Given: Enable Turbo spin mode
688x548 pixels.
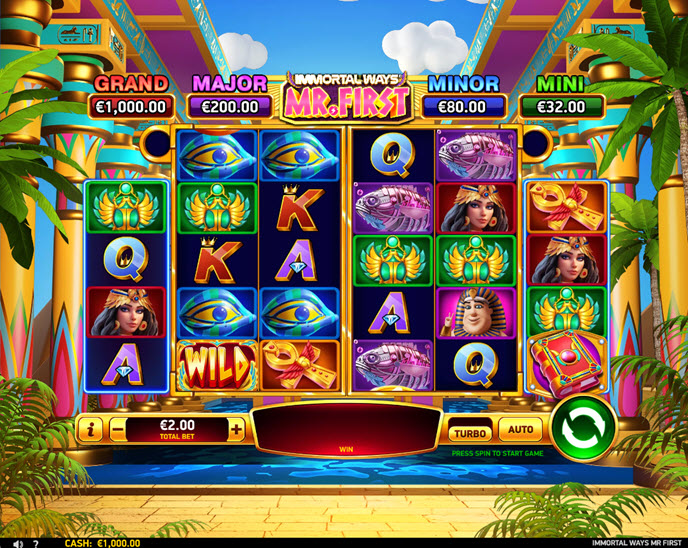Looking at the screenshot, I should click(x=469, y=432).
